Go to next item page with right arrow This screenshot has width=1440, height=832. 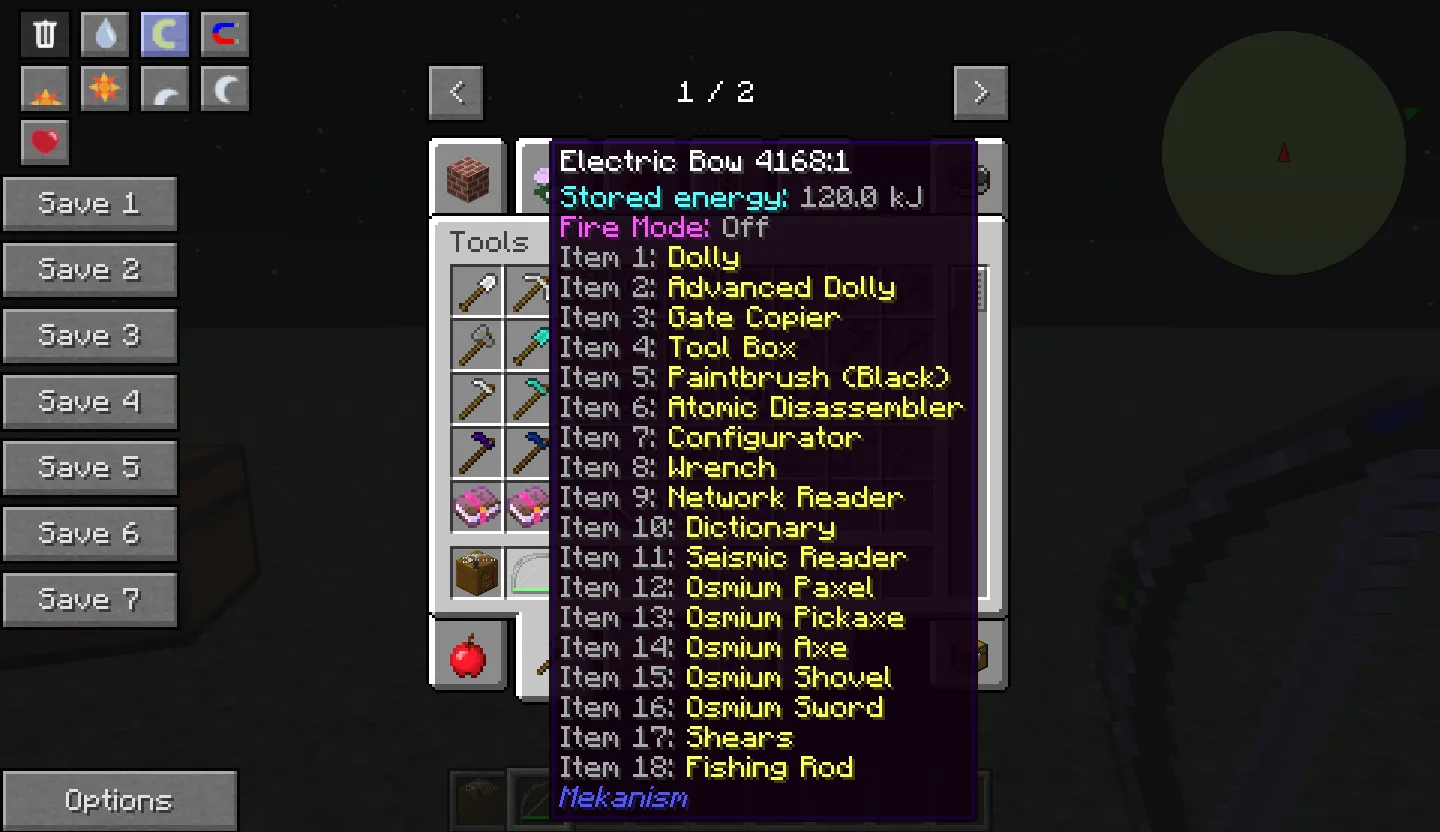980,92
